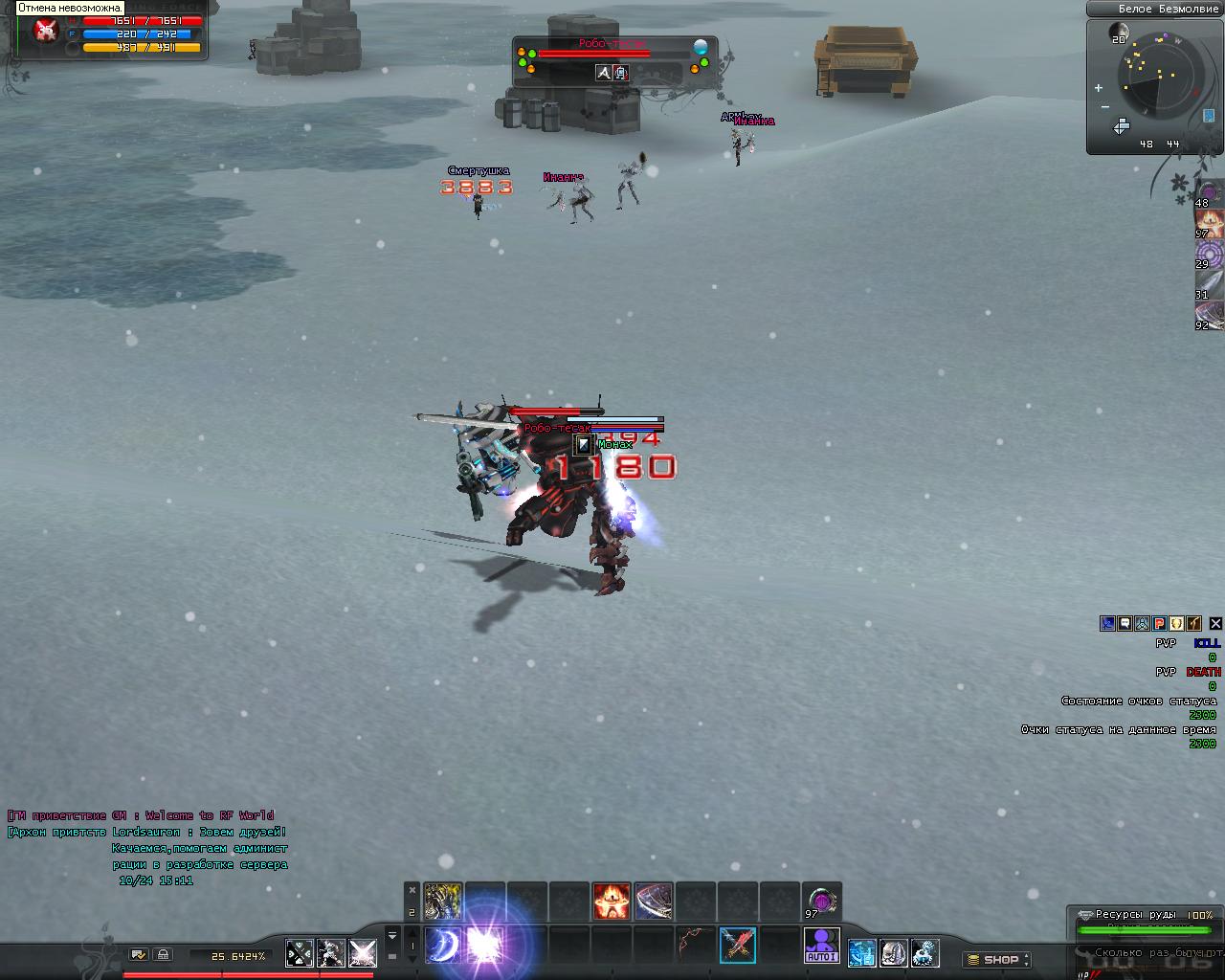
Task: Open the chat bubble icon in the menu row
Action: 1125,623
